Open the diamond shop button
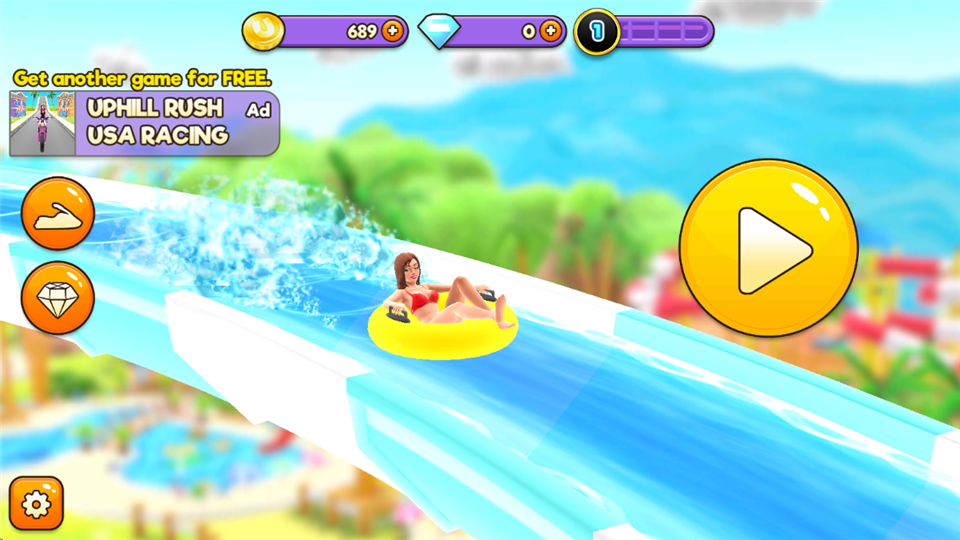 [58, 297]
